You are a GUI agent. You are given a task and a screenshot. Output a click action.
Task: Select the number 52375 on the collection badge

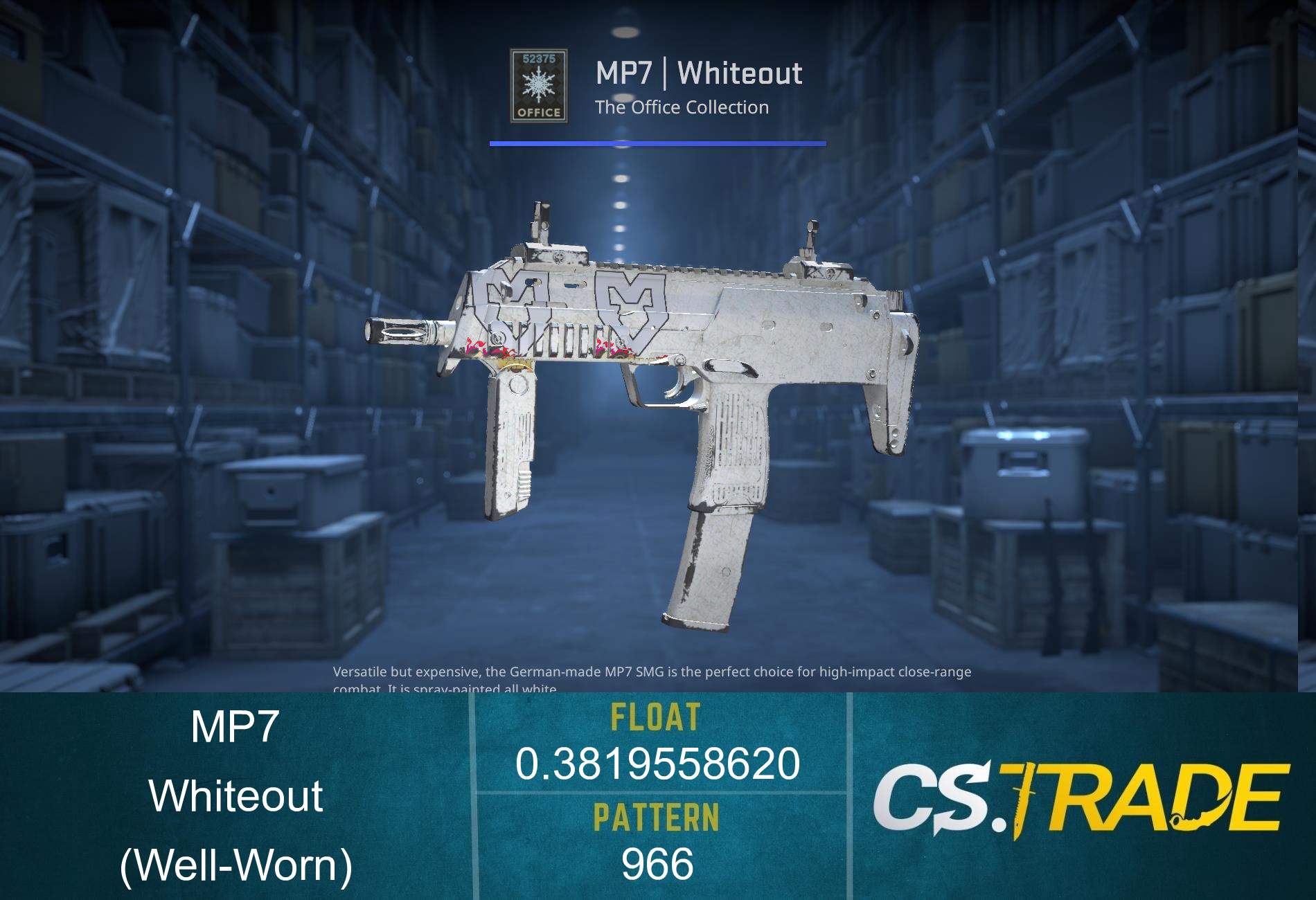click(x=539, y=59)
